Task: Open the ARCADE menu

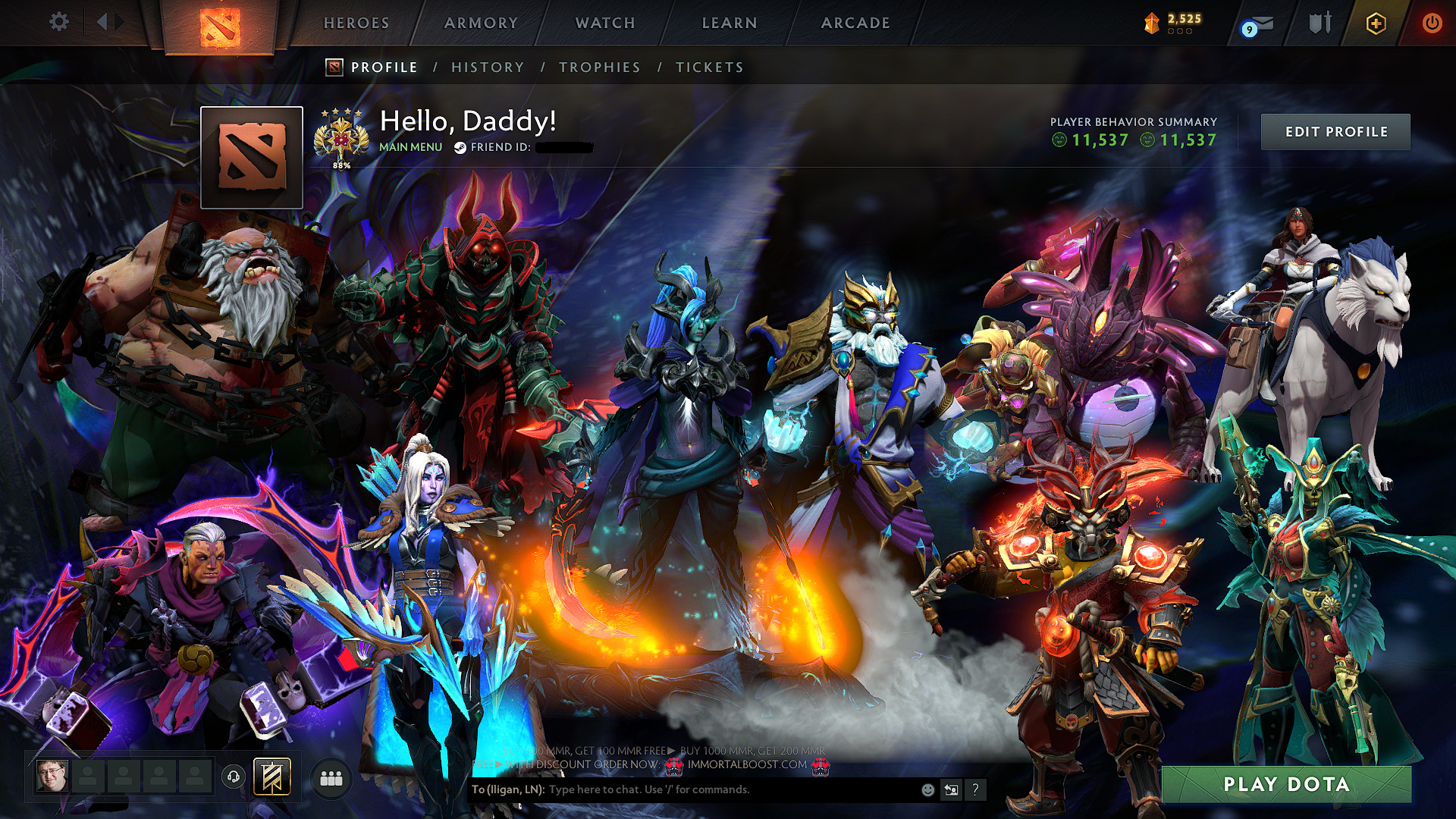Action: coord(855,23)
